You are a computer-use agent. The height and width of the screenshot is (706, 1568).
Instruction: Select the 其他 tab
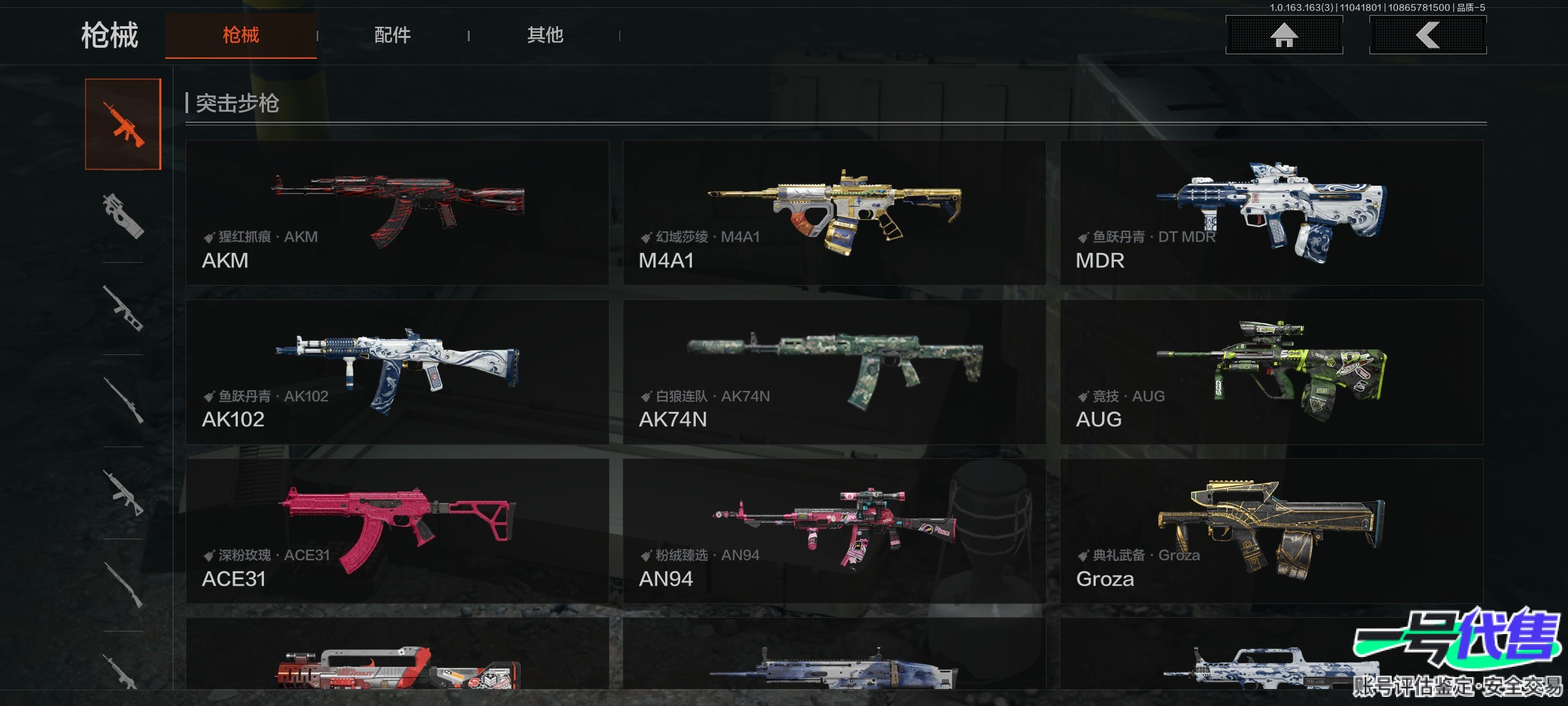[545, 35]
